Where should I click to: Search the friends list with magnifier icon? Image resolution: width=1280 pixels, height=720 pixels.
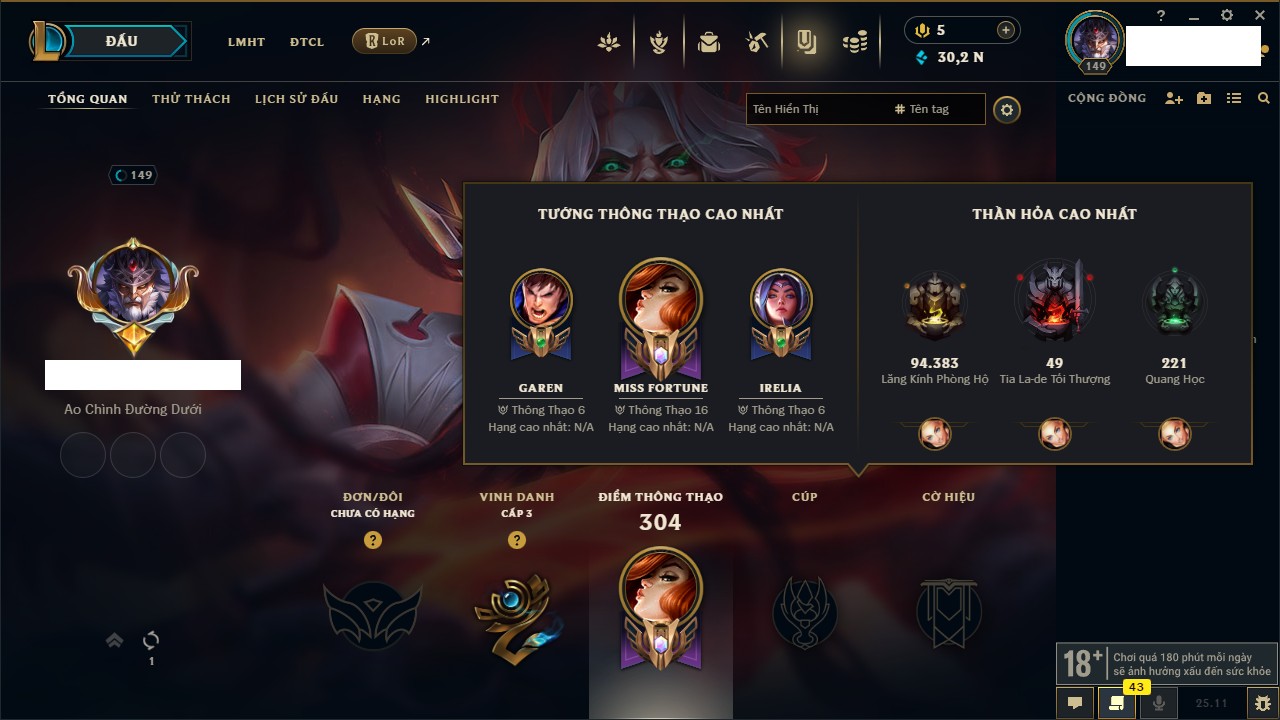[x=1264, y=98]
